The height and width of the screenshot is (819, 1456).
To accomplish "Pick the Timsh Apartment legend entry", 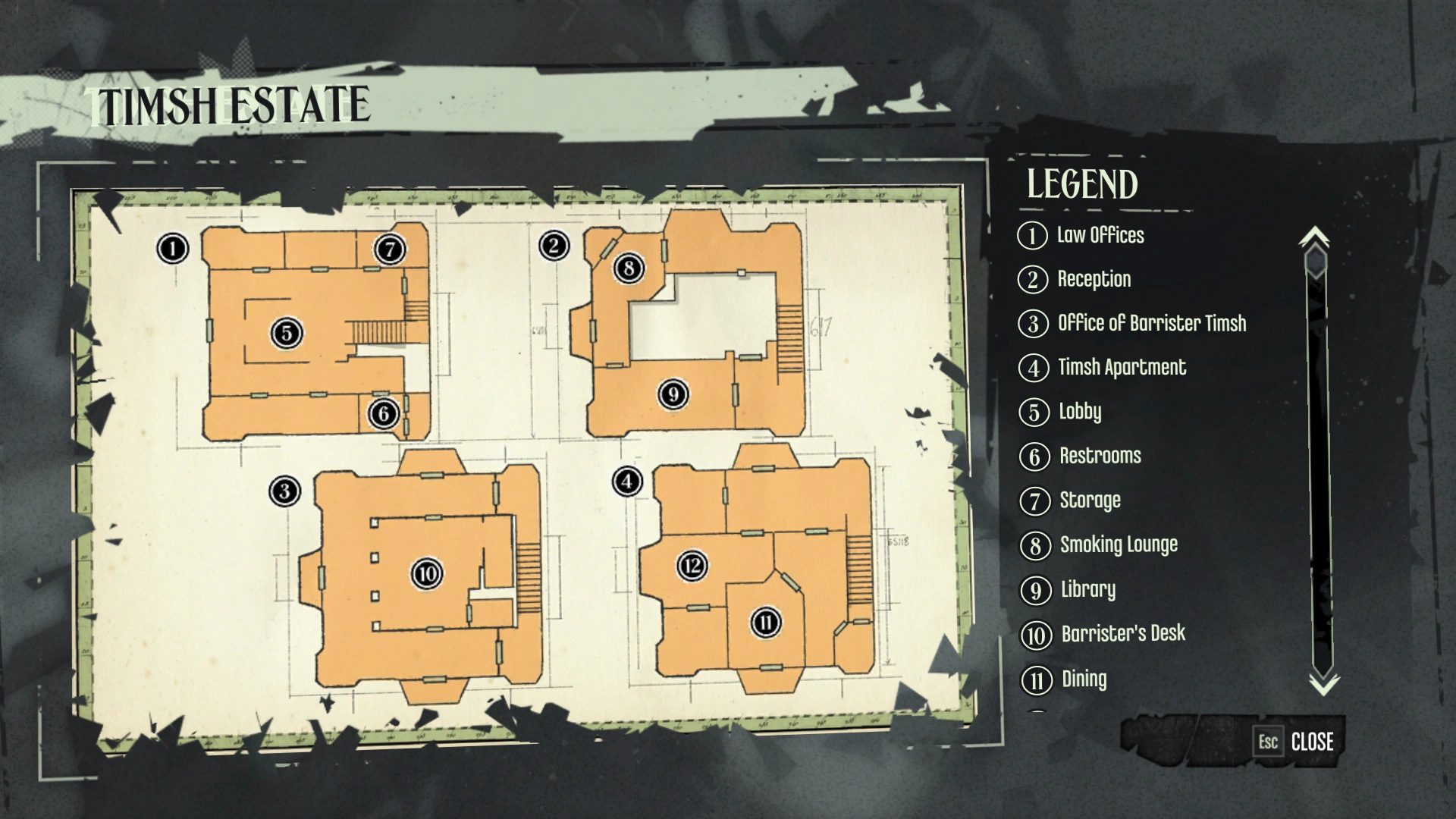I will (x=1122, y=368).
